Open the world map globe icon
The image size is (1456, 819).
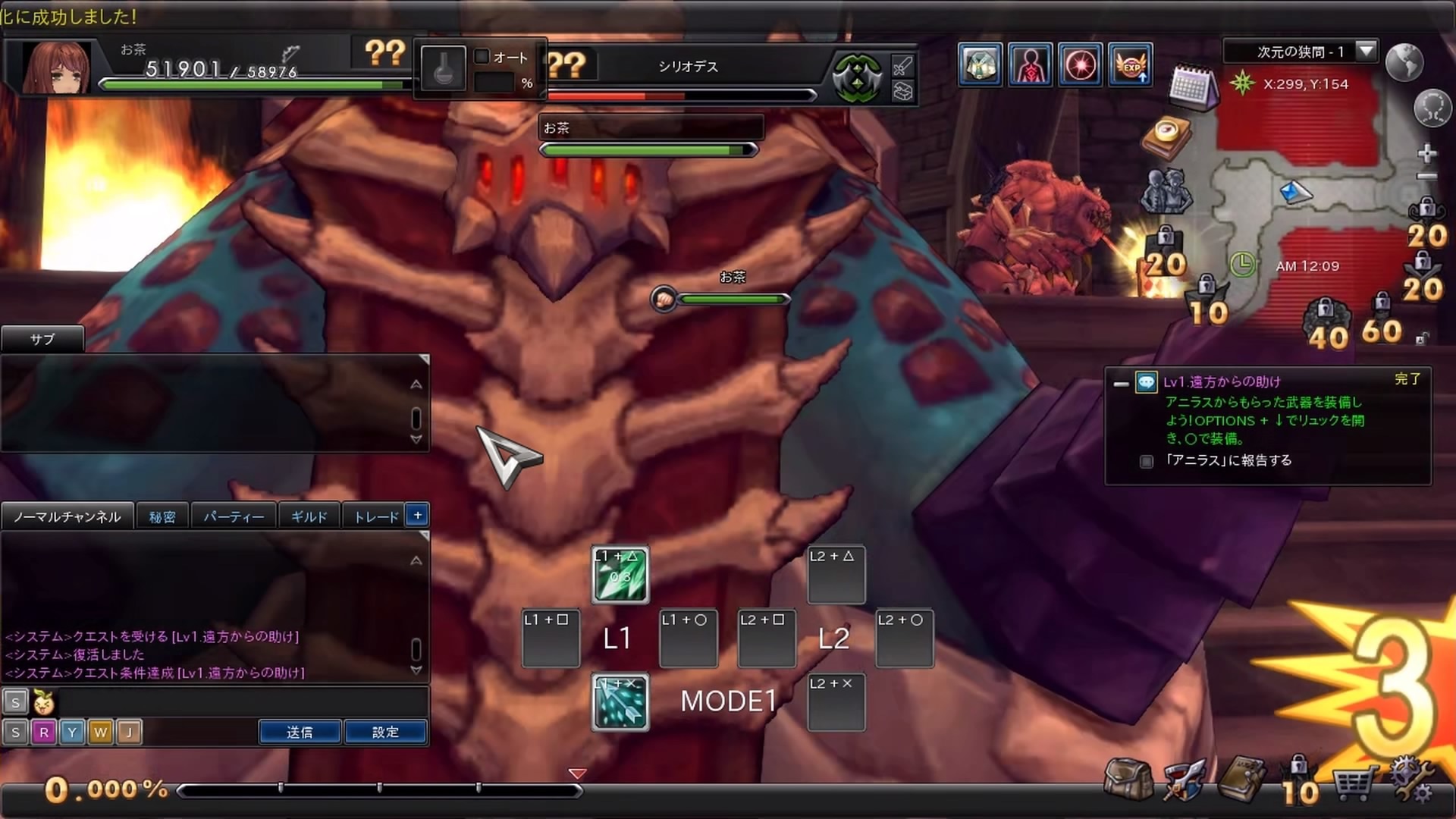(x=1404, y=62)
